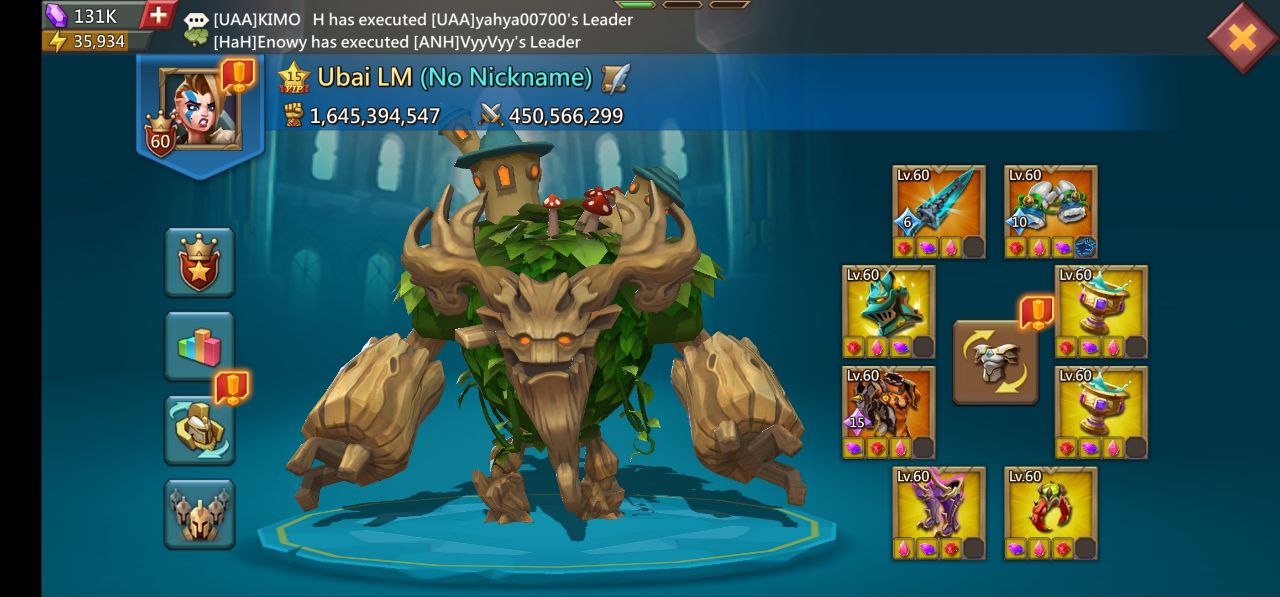Open the three helmets button
The image size is (1280, 597).
(200, 514)
